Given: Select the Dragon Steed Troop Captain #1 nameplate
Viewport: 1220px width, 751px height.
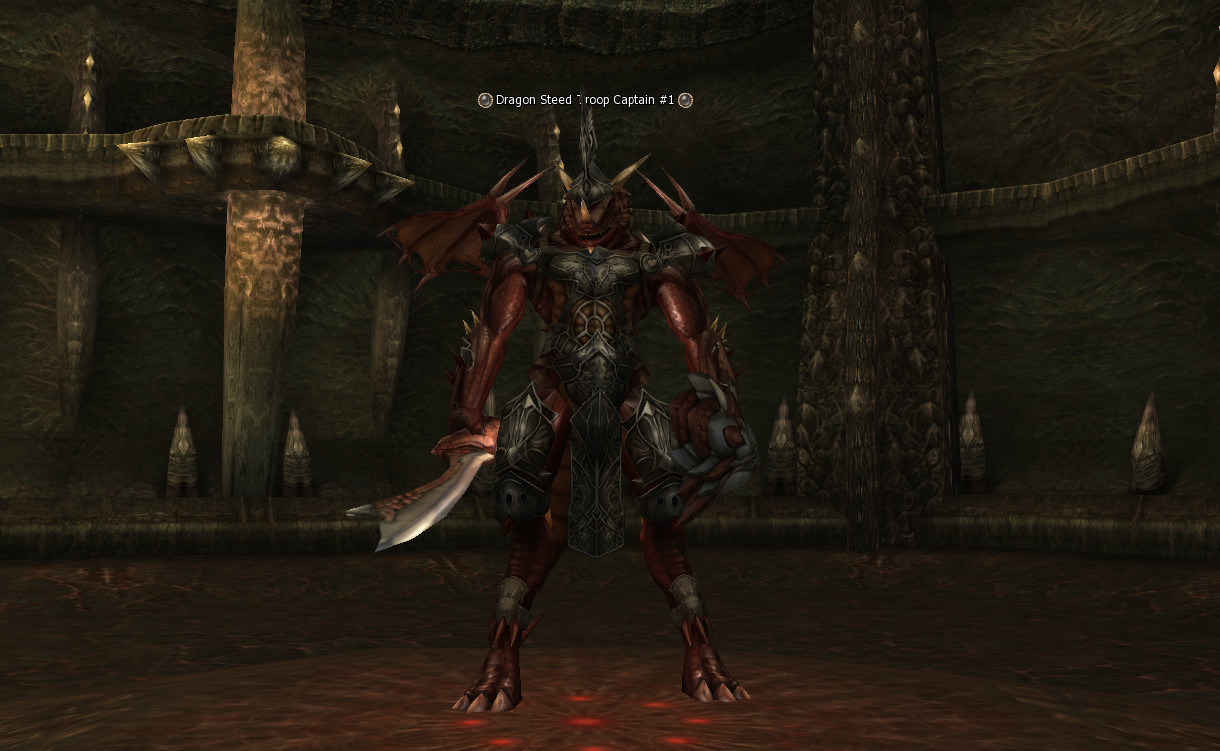Looking at the screenshot, I should [585, 100].
